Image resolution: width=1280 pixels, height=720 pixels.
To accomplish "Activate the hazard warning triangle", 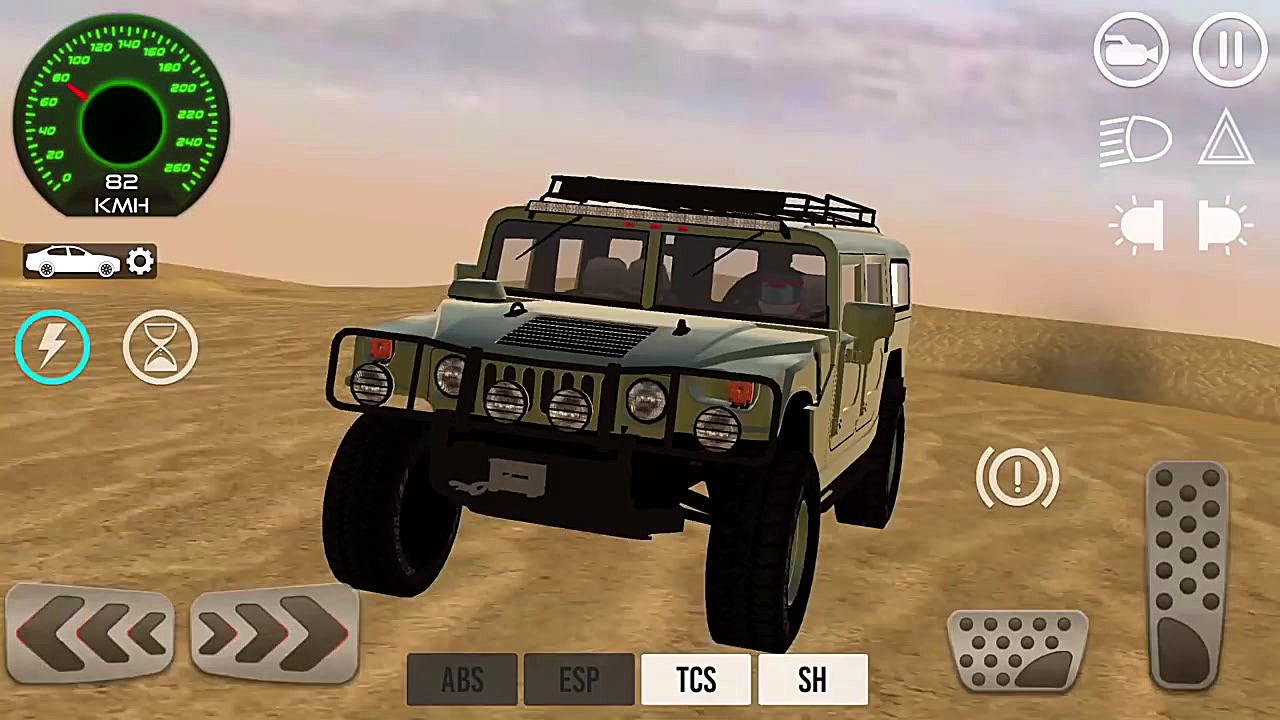I will [x=1229, y=140].
